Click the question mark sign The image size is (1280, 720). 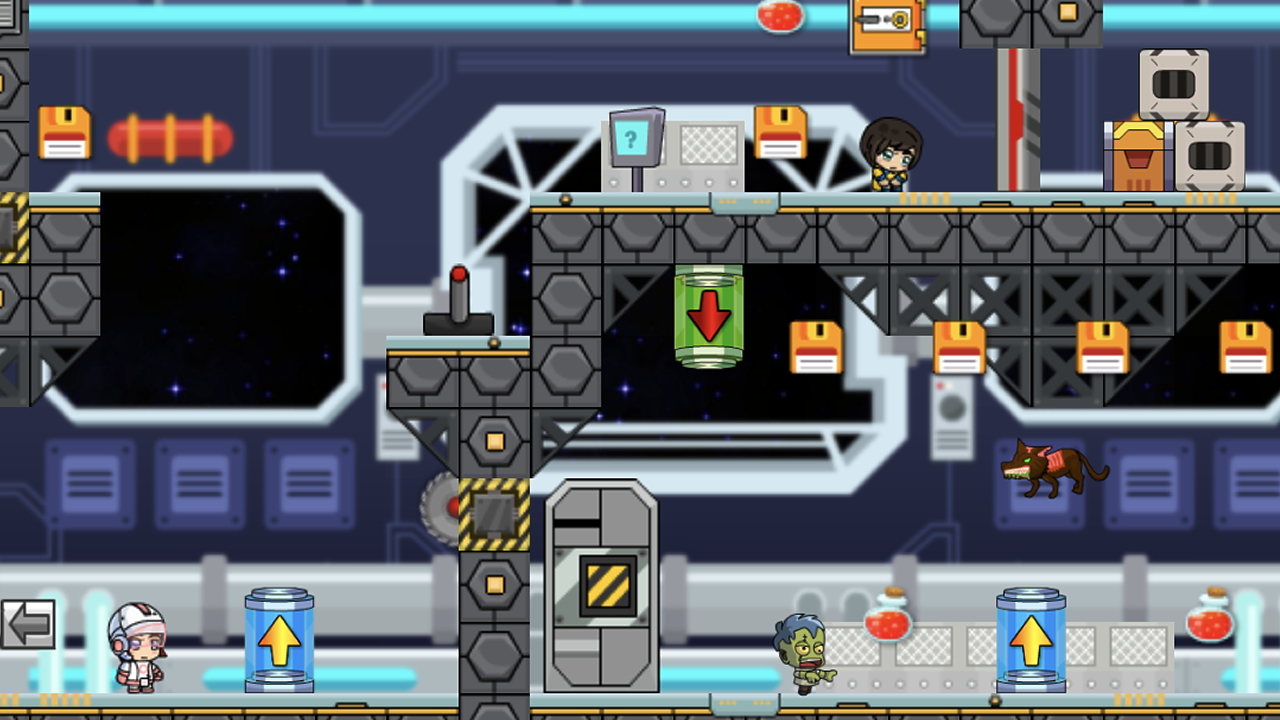(x=632, y=140)
